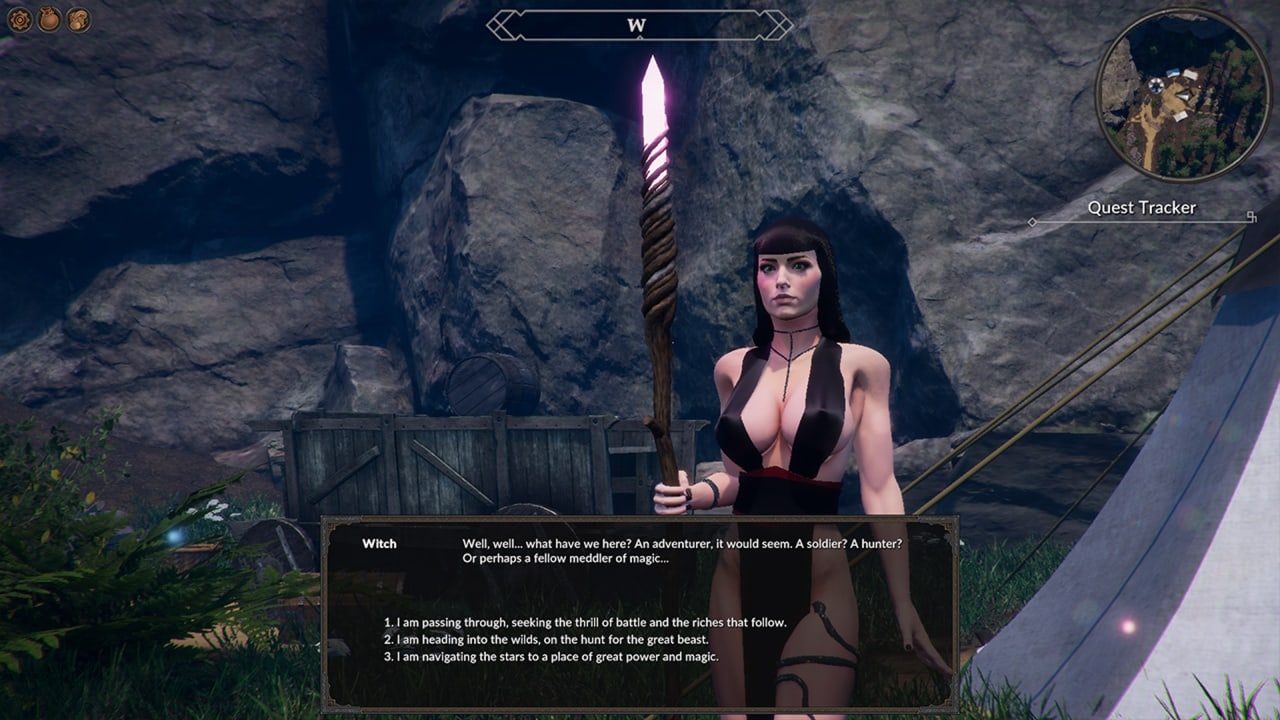Click the round pouch bag icon
Viewport: 1280px width, 720px height.
(49, 19)
